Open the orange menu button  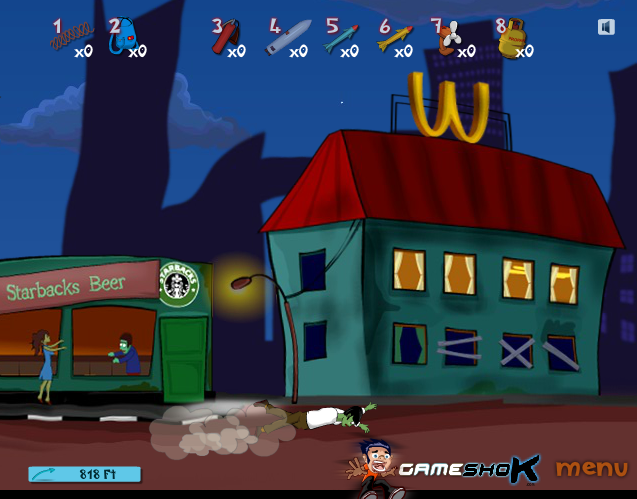coord(591,467)
